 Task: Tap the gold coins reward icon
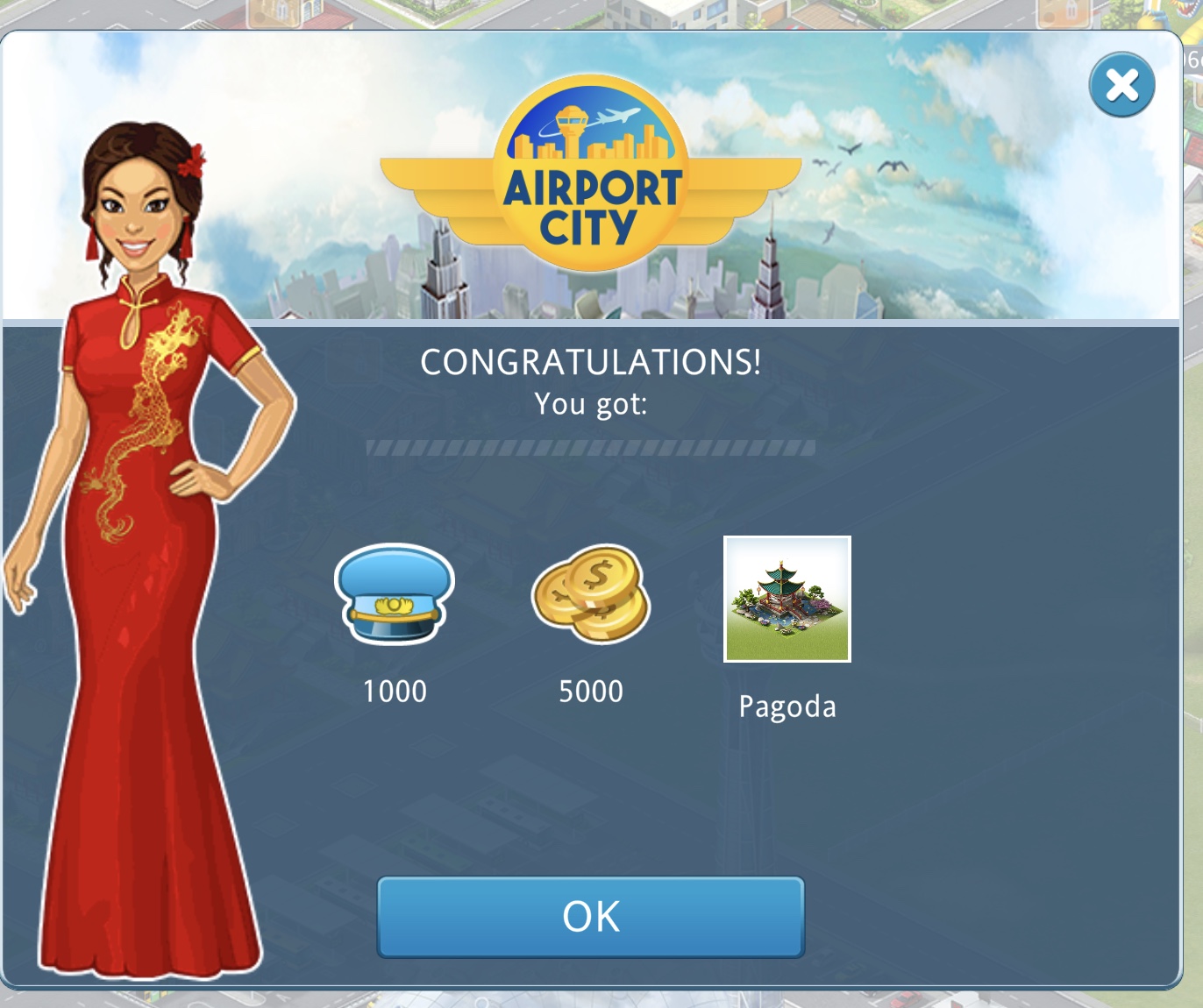click(x=591, y=593)
